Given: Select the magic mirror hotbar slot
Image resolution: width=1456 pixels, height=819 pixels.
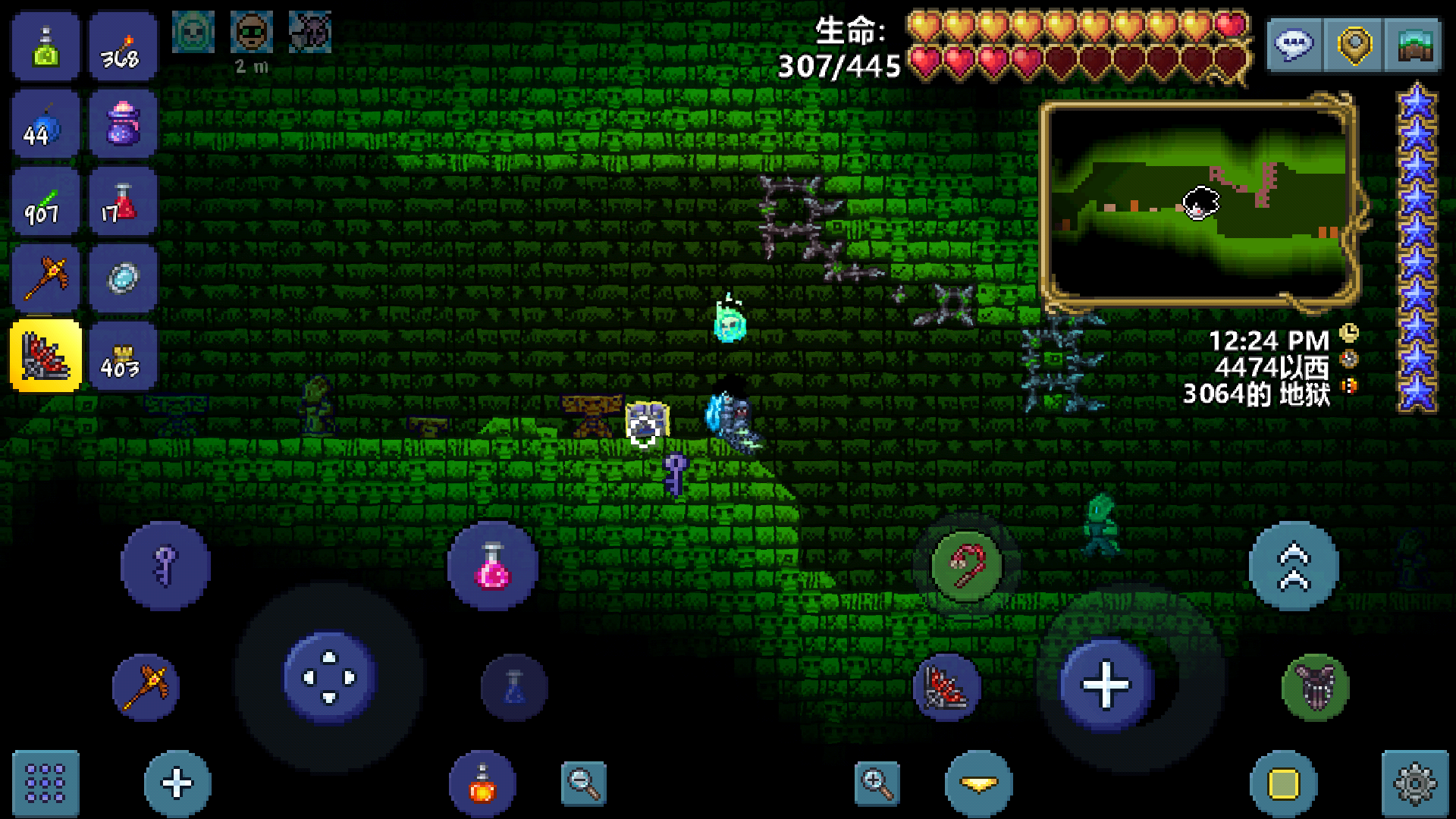Looking at the screenshot, I should pyautogui.click(x=123, y=278).
